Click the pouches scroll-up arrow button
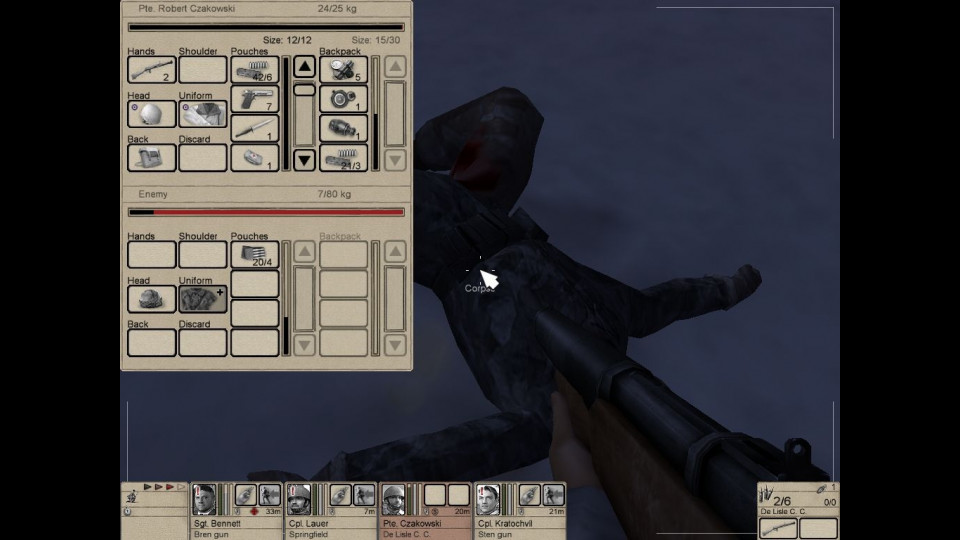 tap(304, 67)
